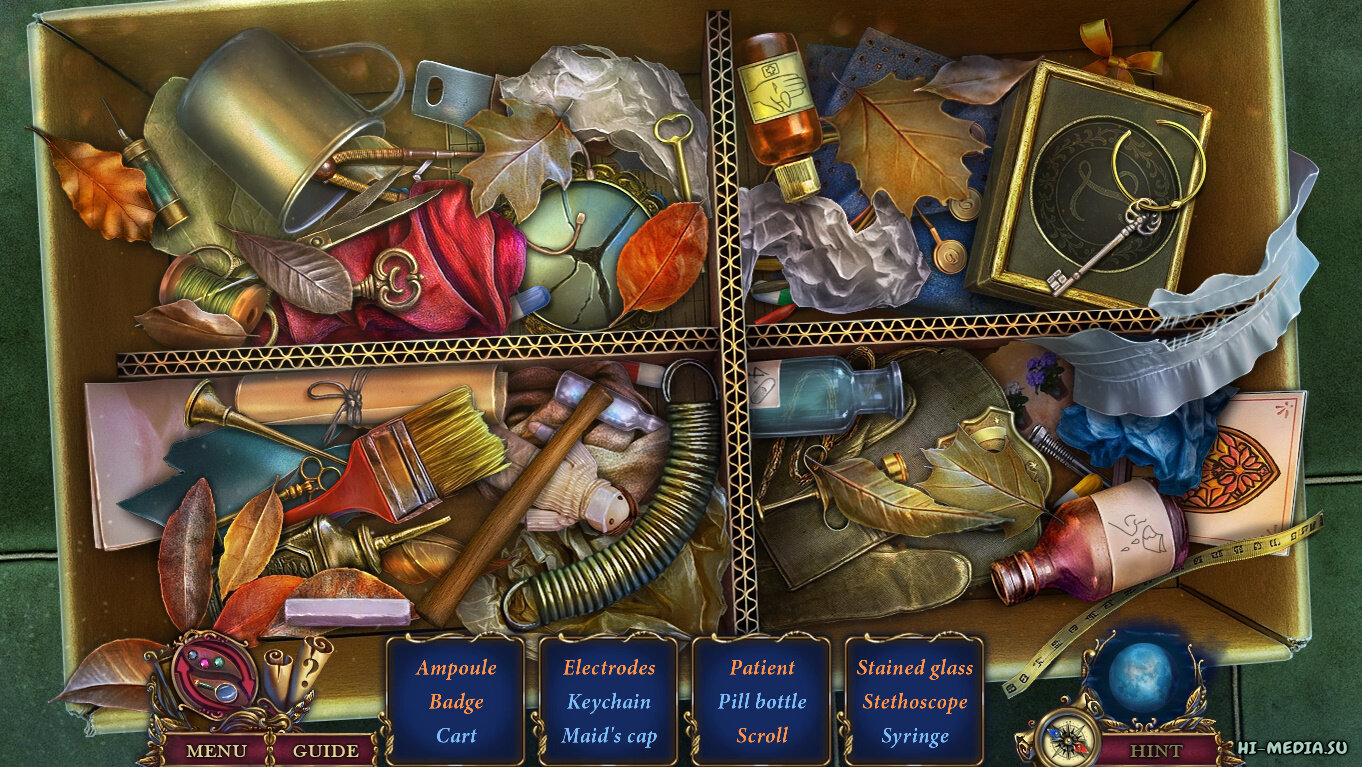Click the blue hint orb
This screenshot has width=1362, height=767.
(x=1140, y=677)
